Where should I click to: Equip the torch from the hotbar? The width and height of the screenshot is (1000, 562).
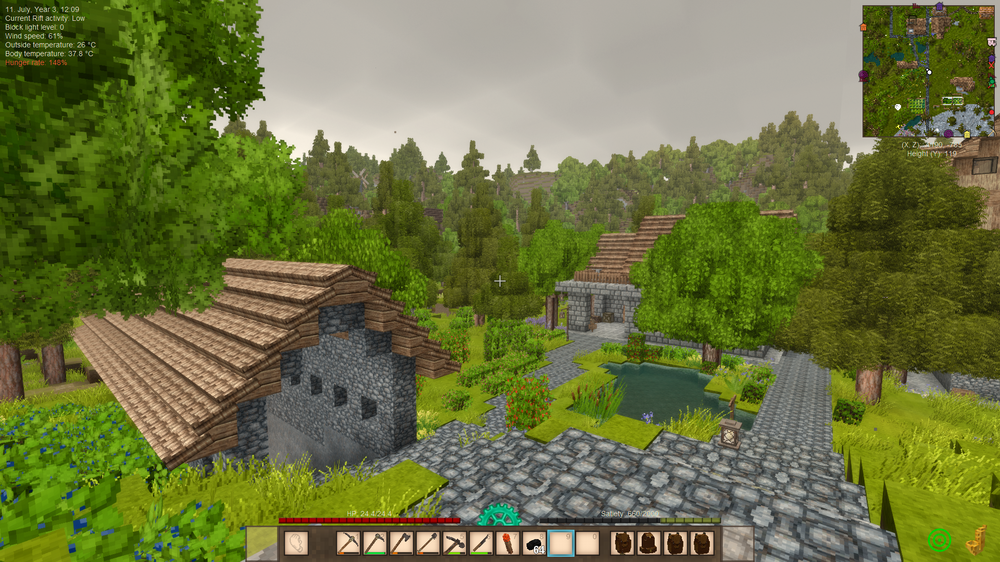click(x=508, y=543)
